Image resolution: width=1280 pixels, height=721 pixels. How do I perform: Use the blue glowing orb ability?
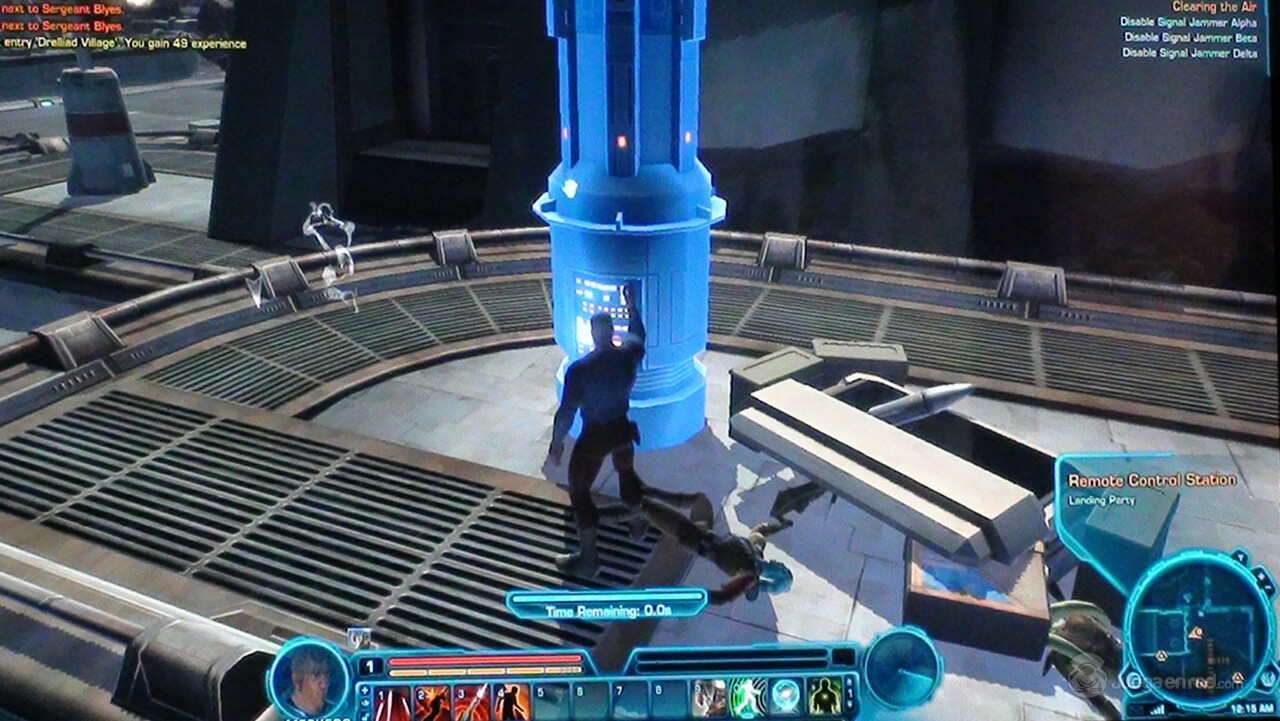(x=786, y=698)
